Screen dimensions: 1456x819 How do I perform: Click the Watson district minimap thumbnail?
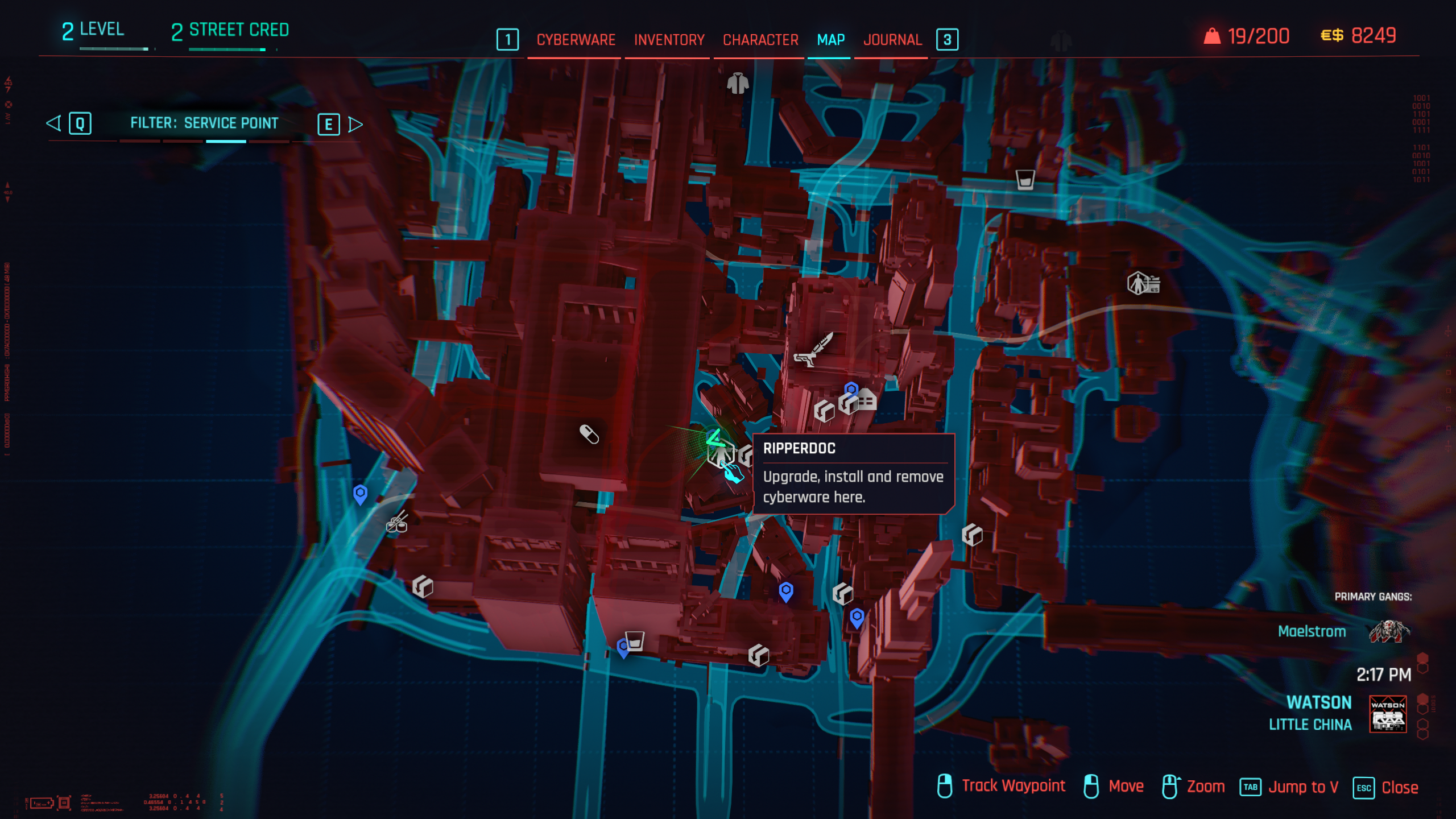[1388, 714]
